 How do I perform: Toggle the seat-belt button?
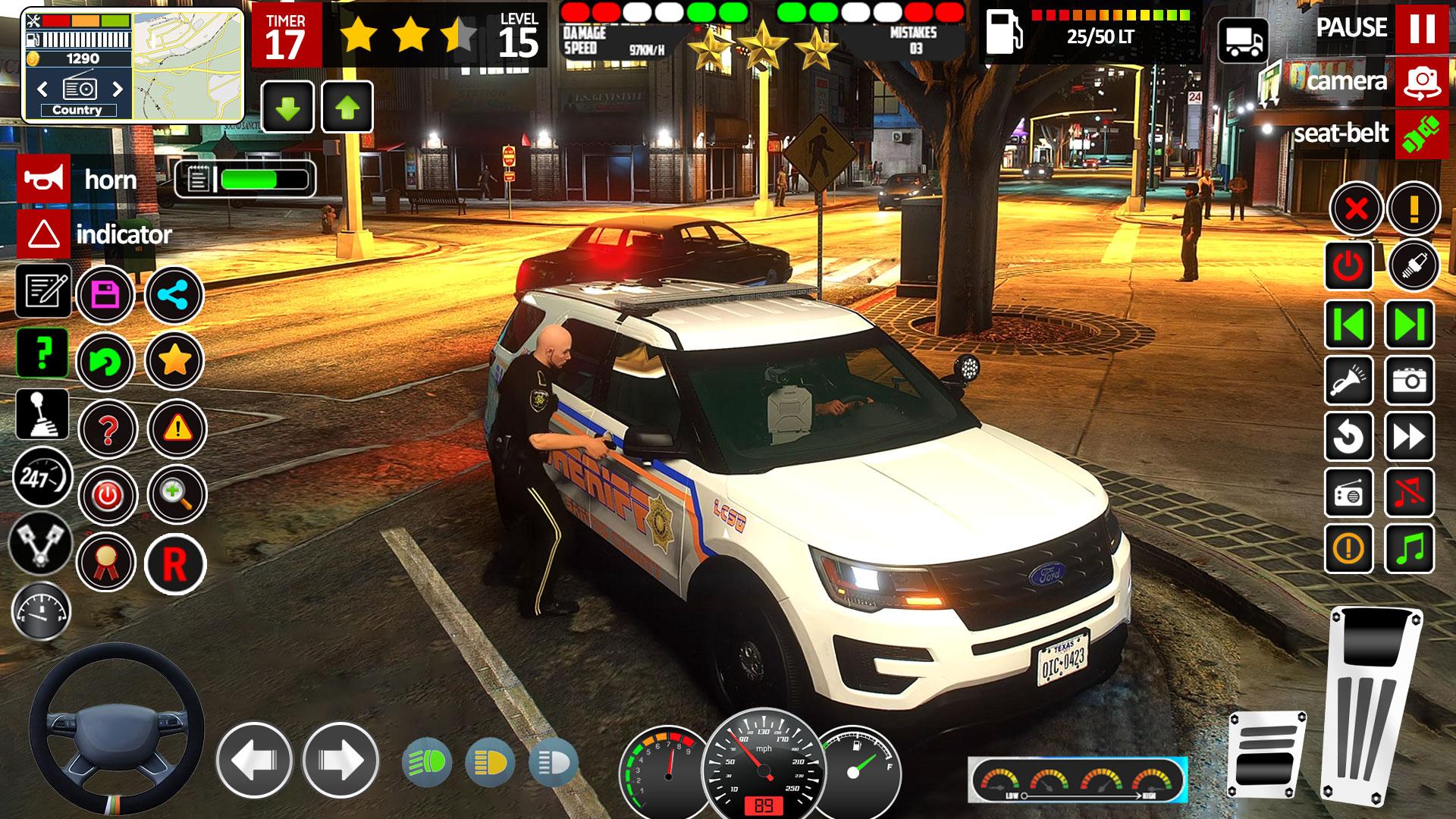click(x=1422, y=135)
